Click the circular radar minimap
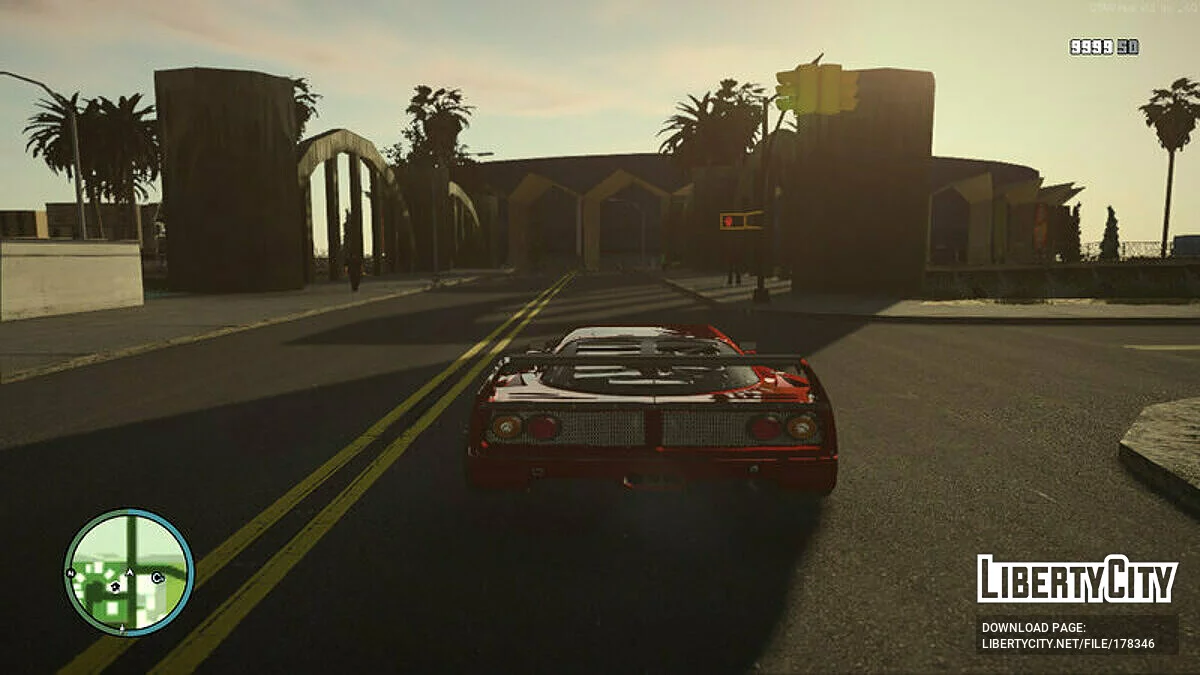This screenshot has width=1200, height=675. pos(128,572)
